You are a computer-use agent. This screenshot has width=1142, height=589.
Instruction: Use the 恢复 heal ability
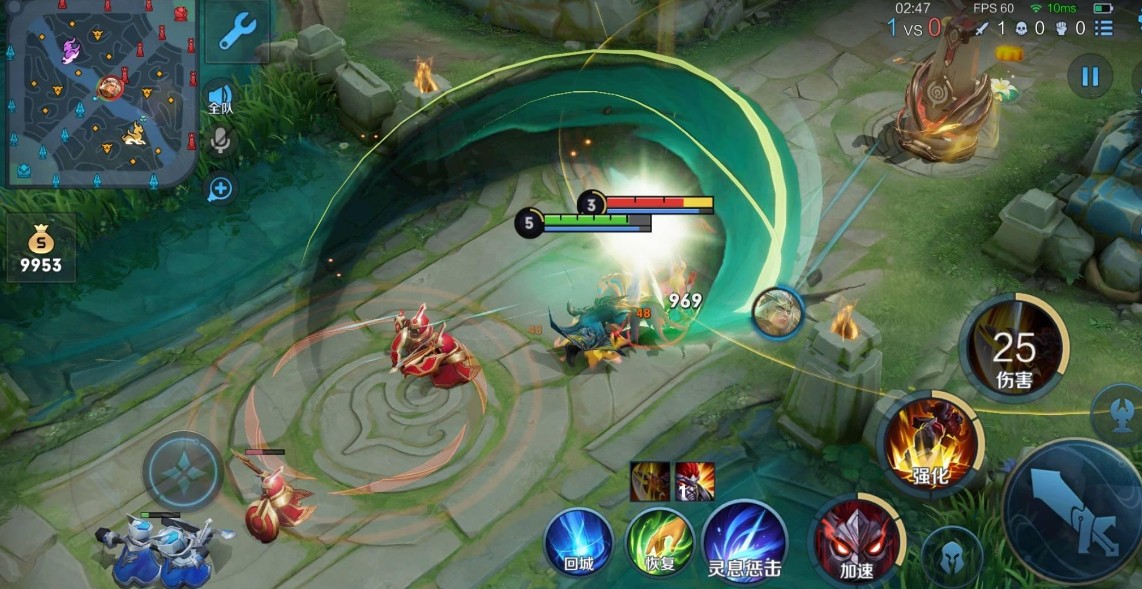coord(660,543)
